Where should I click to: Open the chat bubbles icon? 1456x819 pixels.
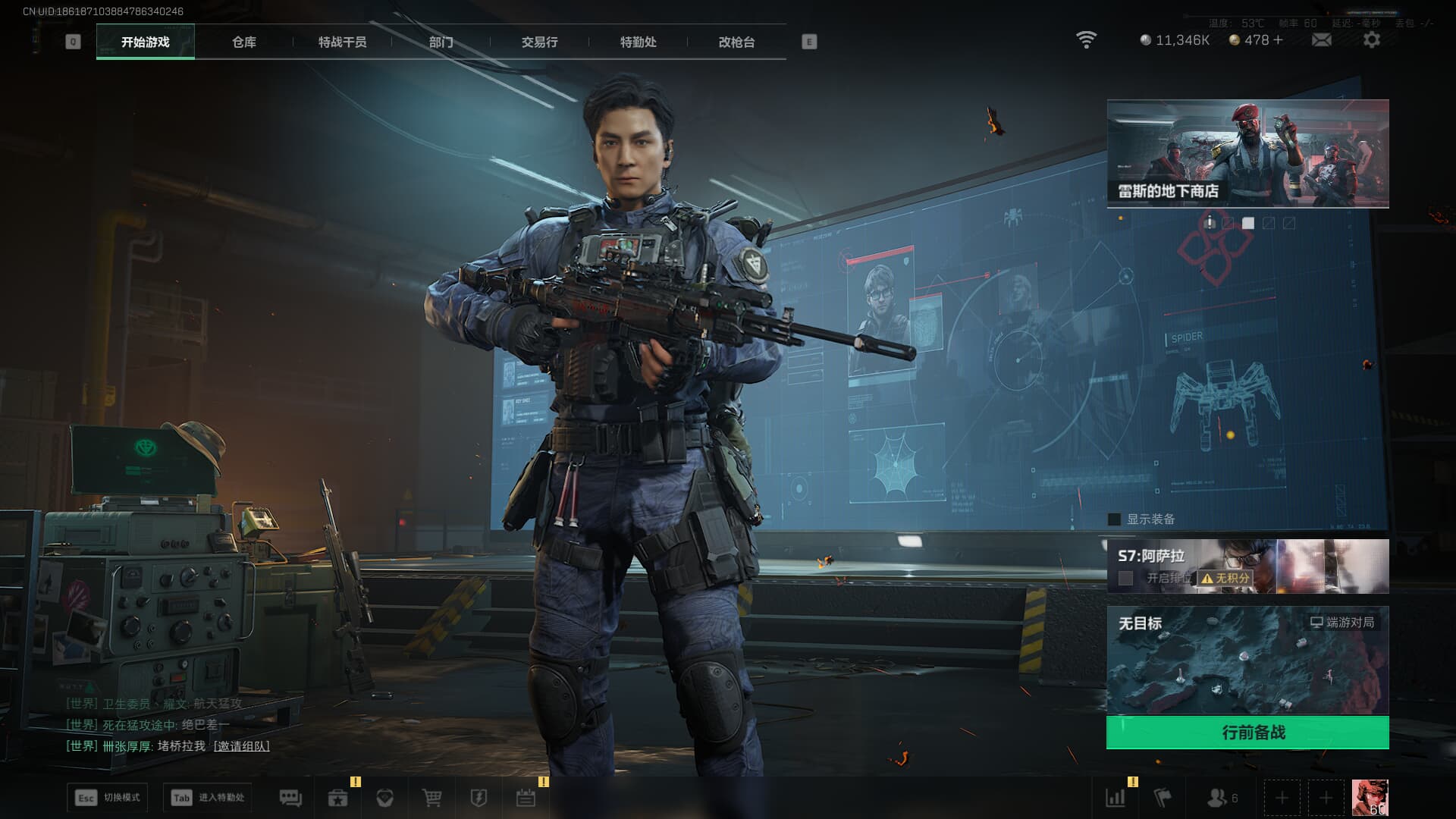point(290,798)
